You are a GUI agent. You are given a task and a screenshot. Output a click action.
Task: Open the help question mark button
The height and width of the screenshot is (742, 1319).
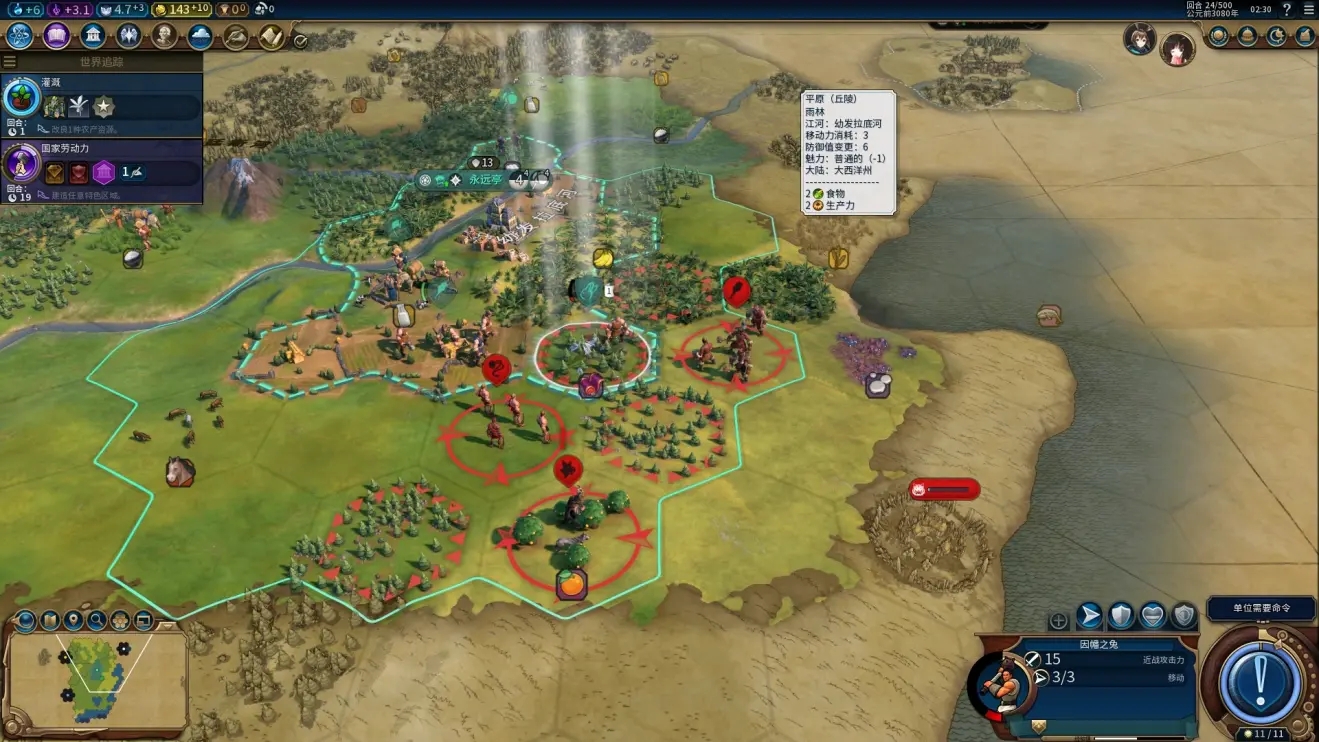[x=1287, y=10]
